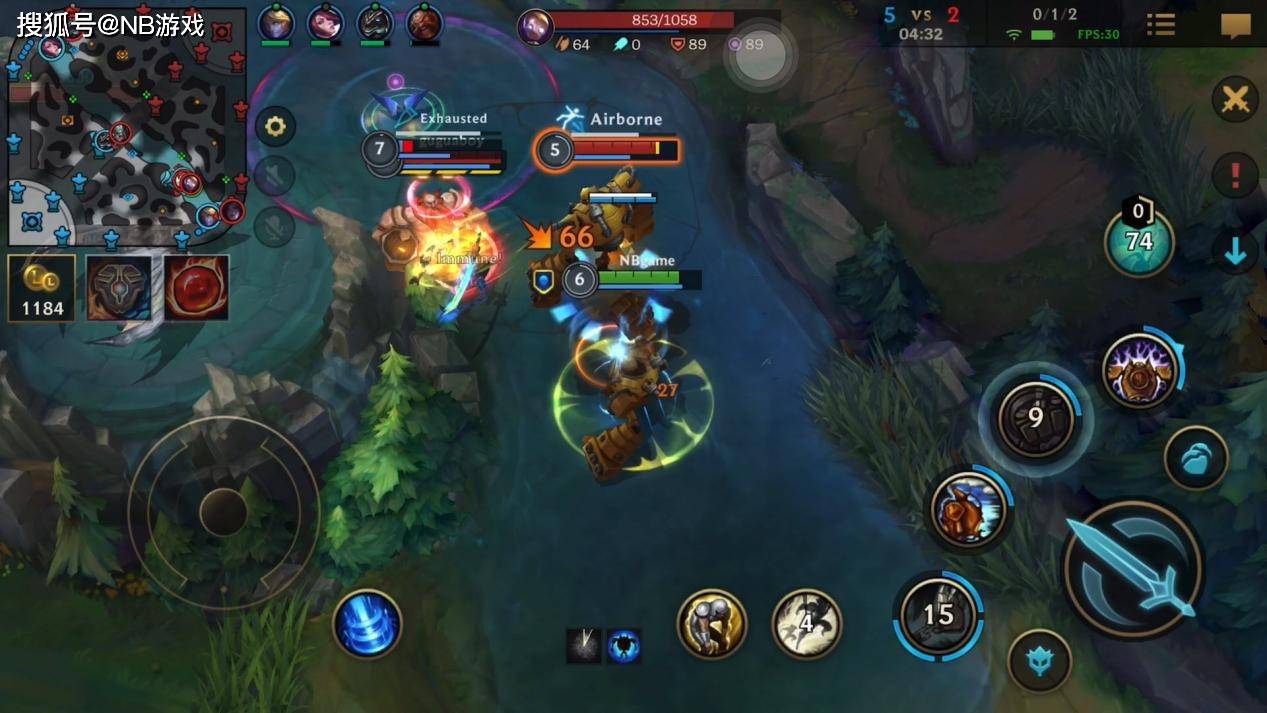
Task: Tap the blue down-arrow button
Action: pyautogui.click(x=1235, y=252)
